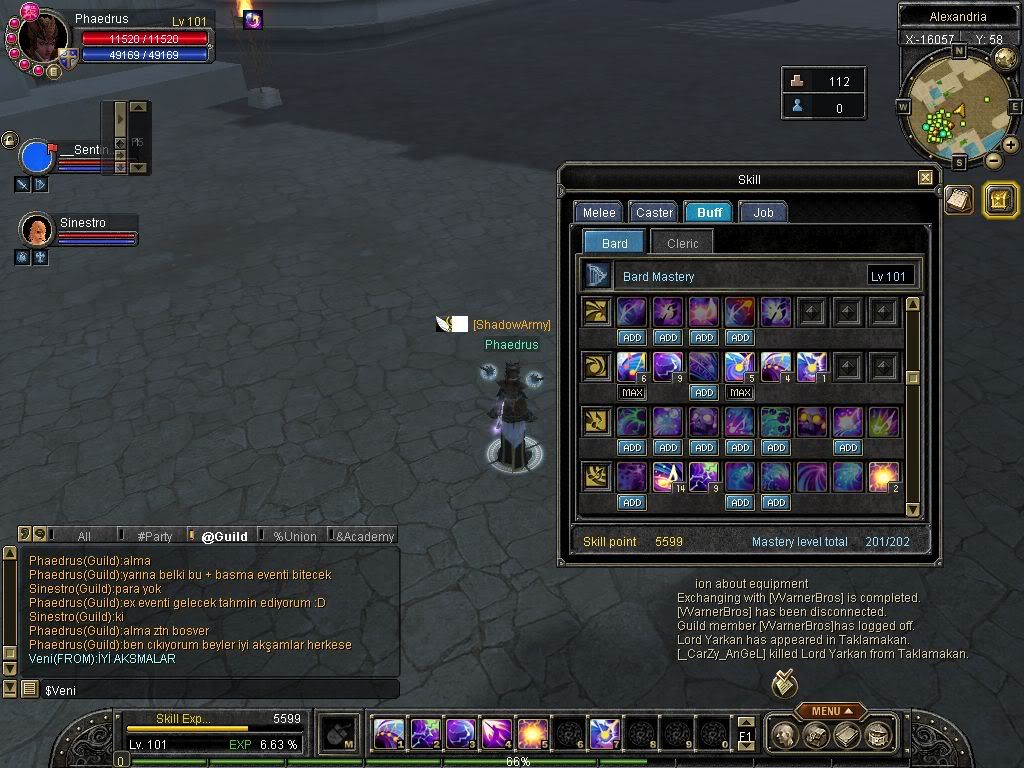Image resolution: width=1024 pixels, height=768 pixels.
Task: Switch chat to #Party channel
Action: pos(154,536)
